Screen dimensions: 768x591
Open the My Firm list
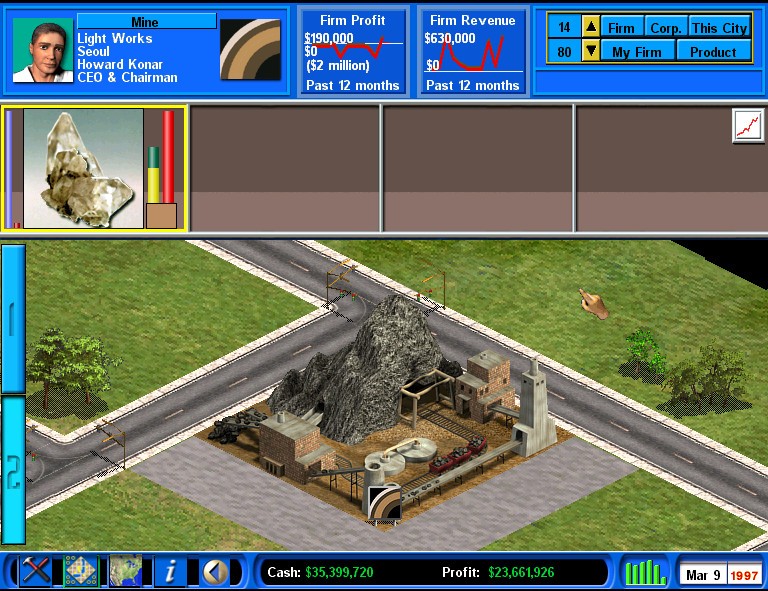(637, 51)
